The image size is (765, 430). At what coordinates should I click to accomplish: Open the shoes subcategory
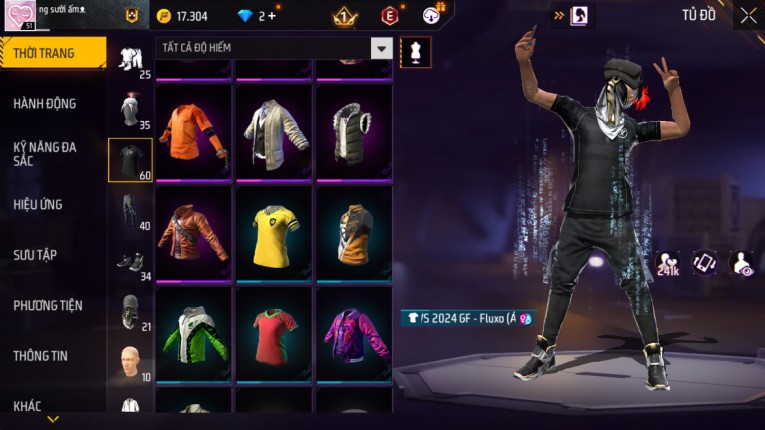[130, 262]
